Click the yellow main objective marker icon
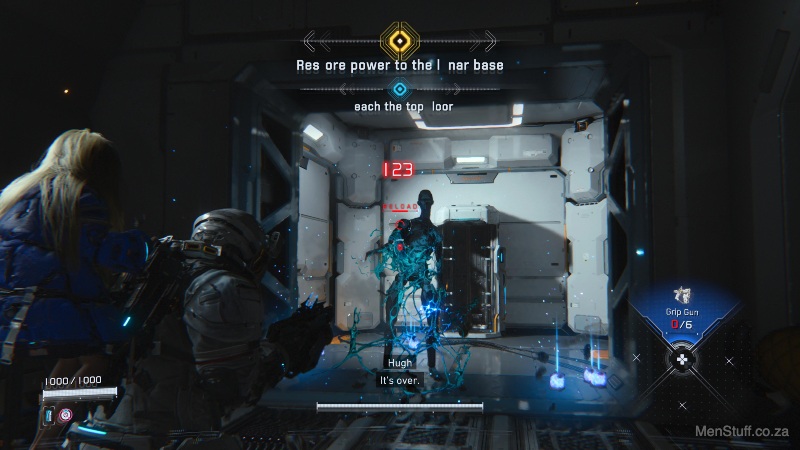Image resolution: width=800 pixels, height=450 pixels. pos(400,41)
